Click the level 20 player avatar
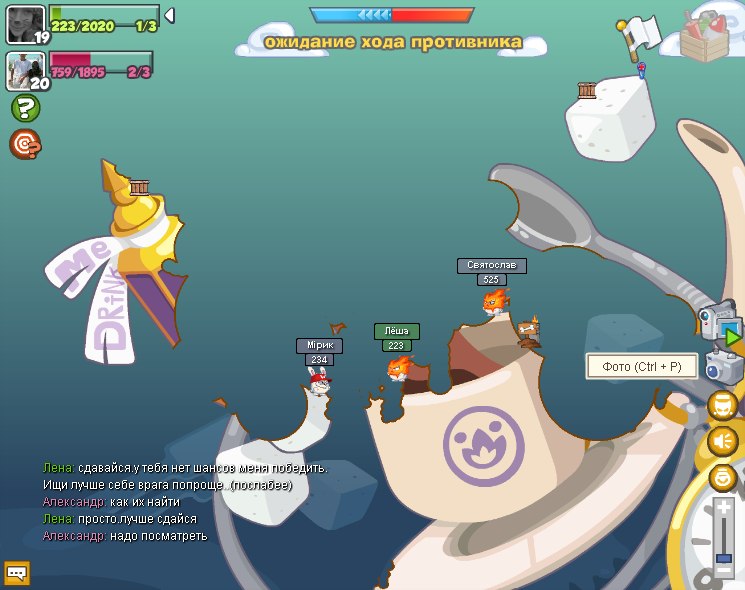Image resolution: width=745 pixels, height=590 pixels. (25, 71)
